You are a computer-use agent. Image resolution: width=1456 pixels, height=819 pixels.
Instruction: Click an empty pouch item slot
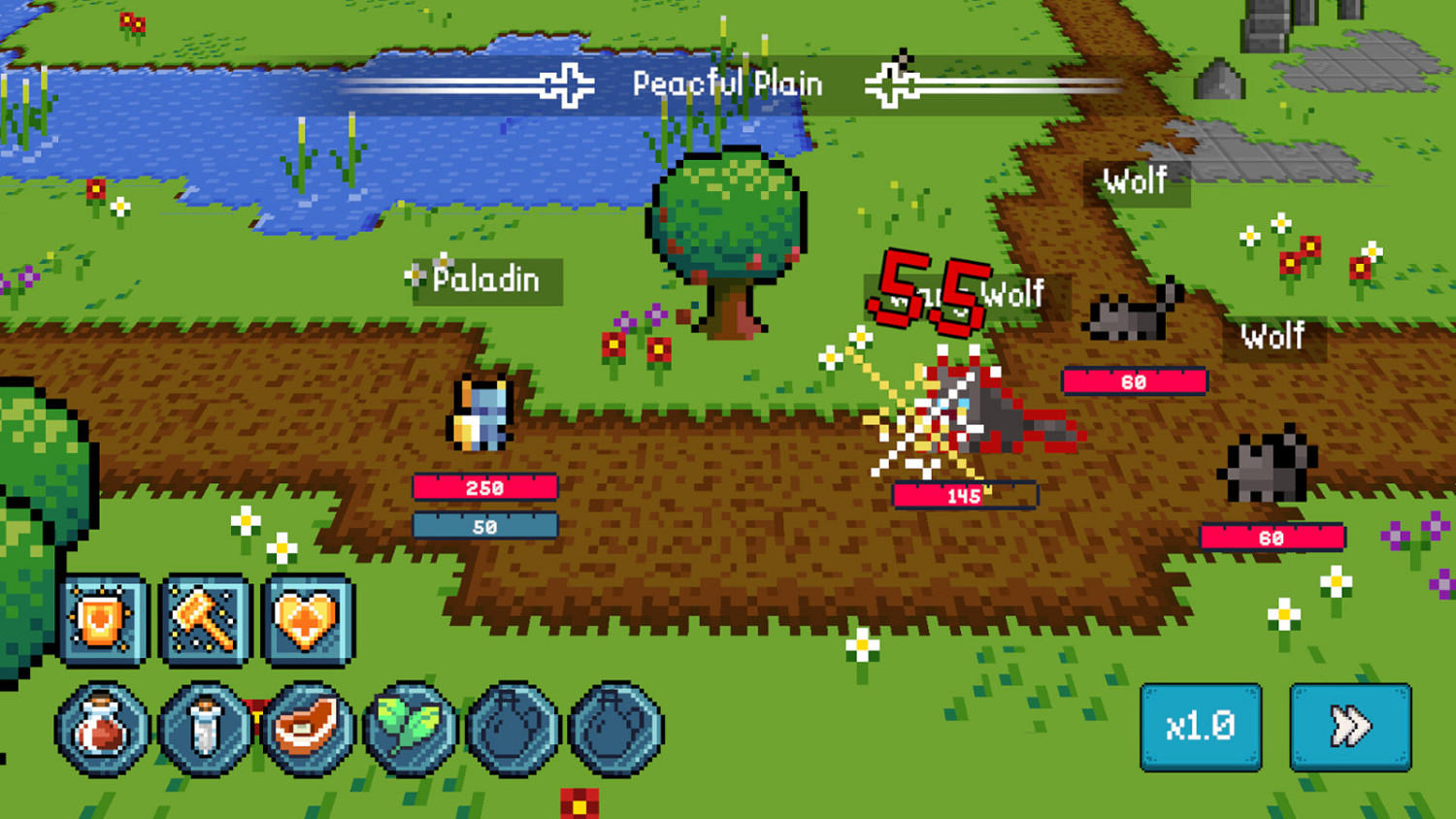514,725
